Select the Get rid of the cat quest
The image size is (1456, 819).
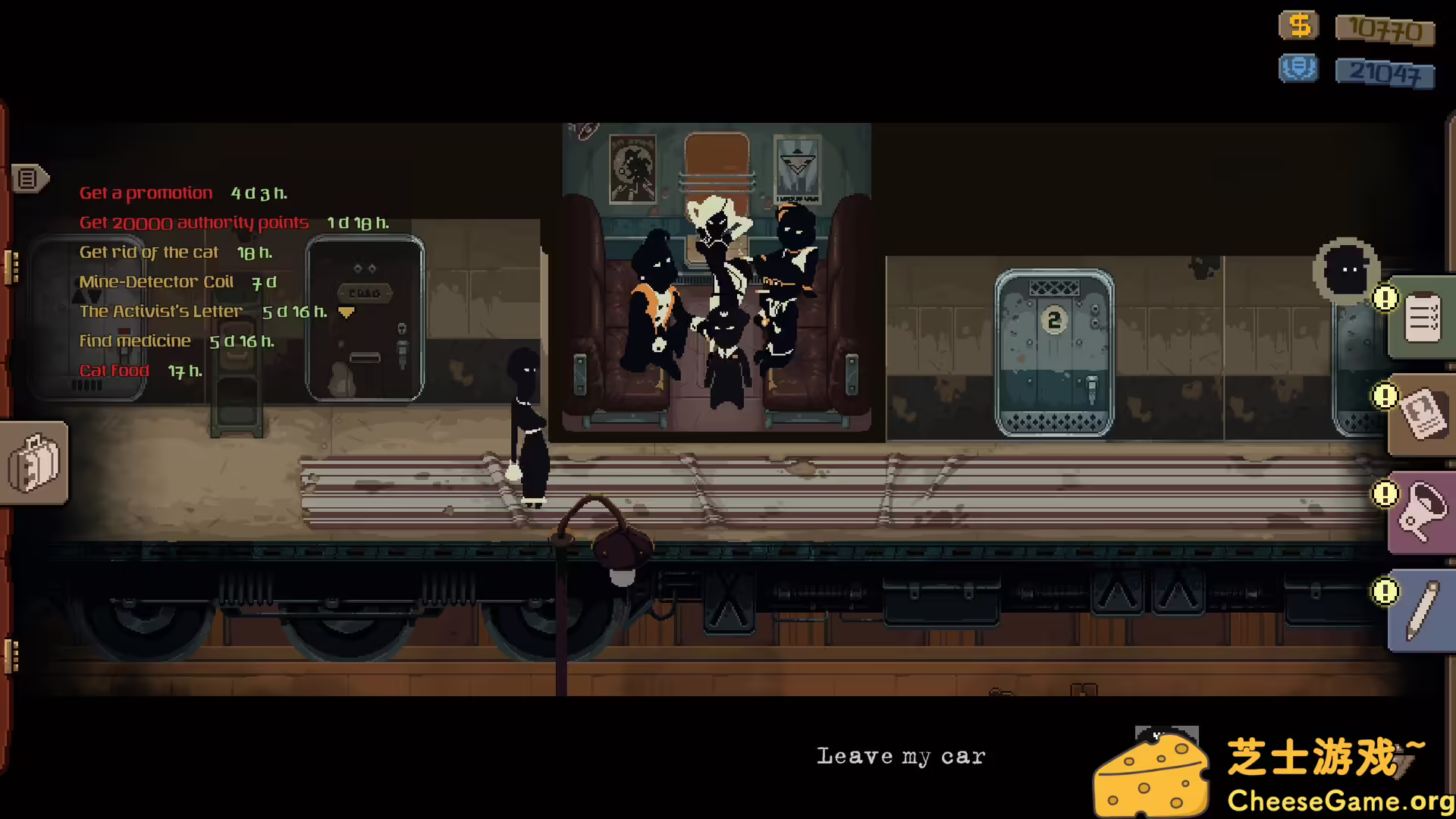149,252
